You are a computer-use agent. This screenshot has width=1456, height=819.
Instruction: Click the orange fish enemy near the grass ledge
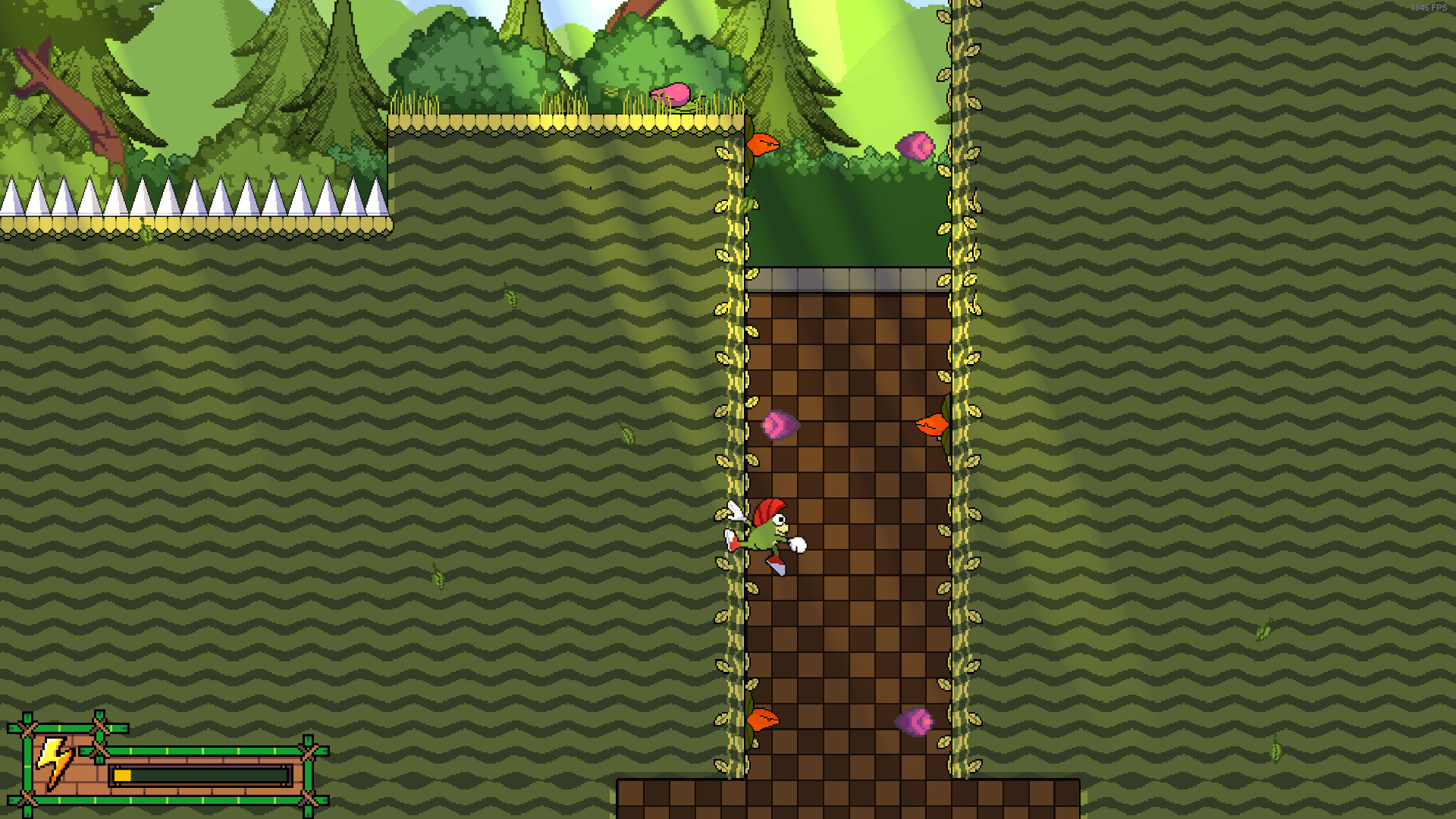point(764,146)
